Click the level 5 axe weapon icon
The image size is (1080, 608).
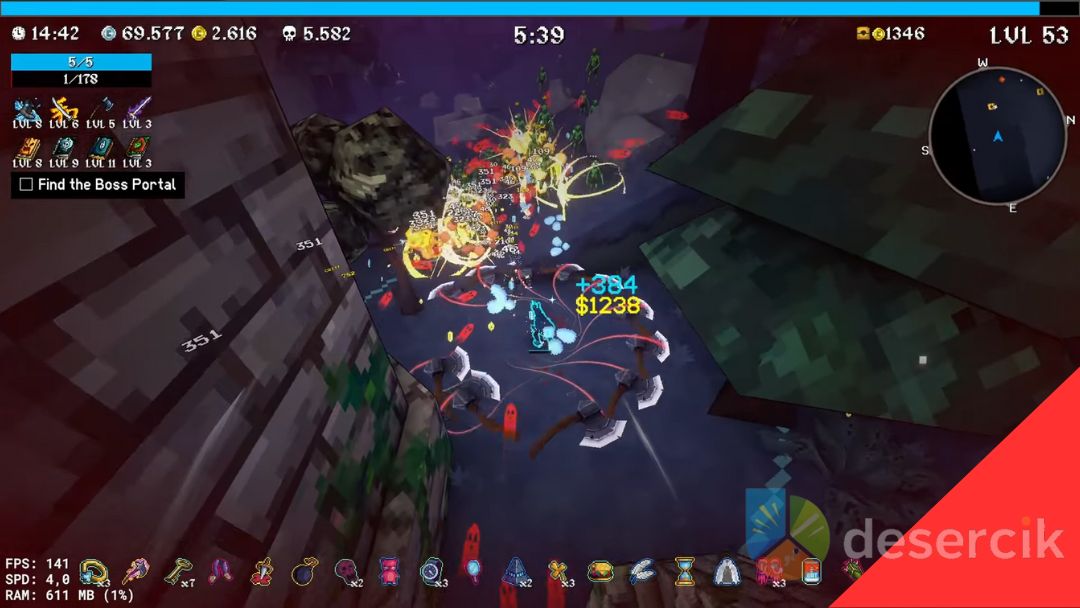click(x=101, y=108)
